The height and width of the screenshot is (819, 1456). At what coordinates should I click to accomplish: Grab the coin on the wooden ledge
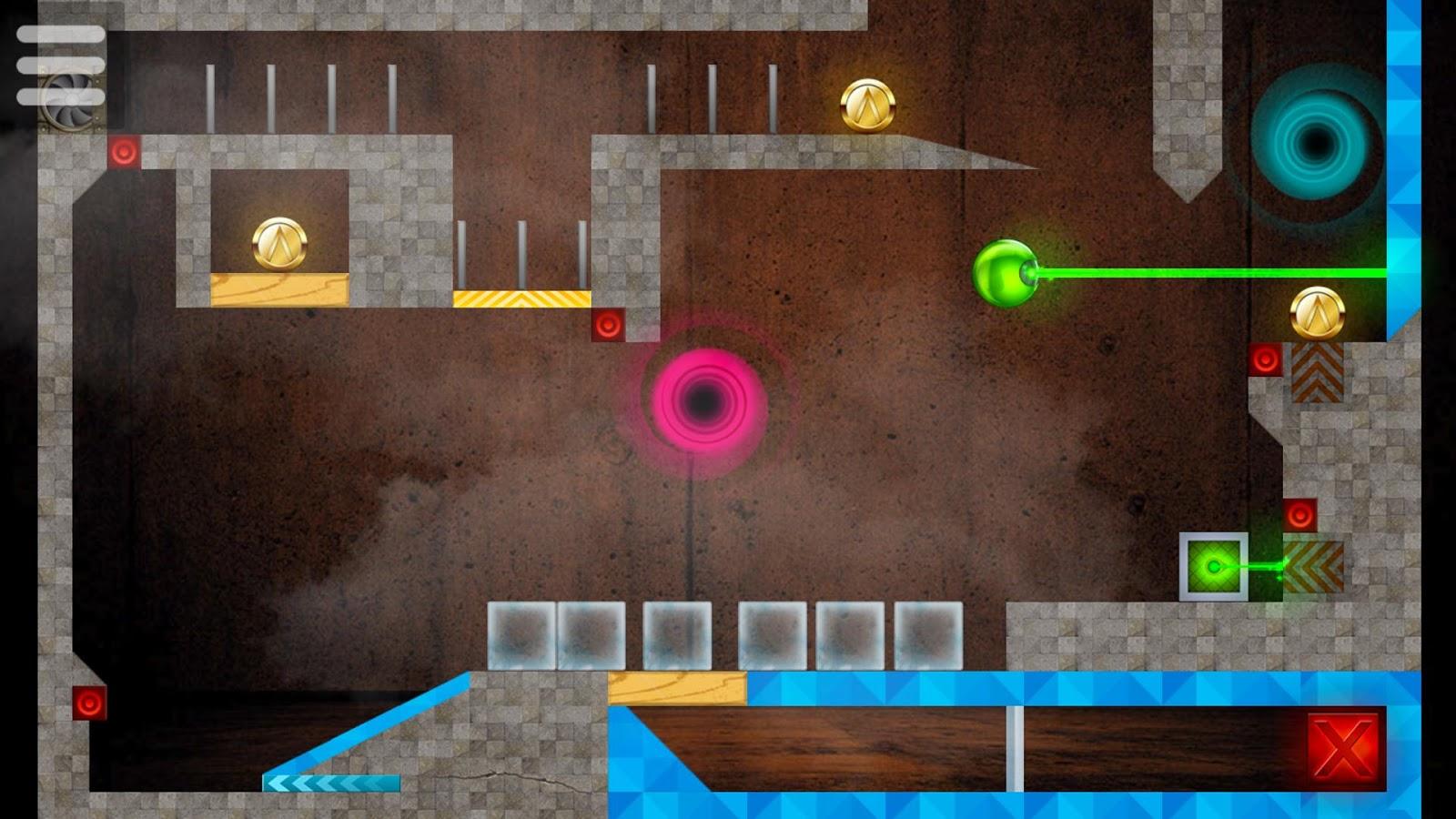pos(278,244)
